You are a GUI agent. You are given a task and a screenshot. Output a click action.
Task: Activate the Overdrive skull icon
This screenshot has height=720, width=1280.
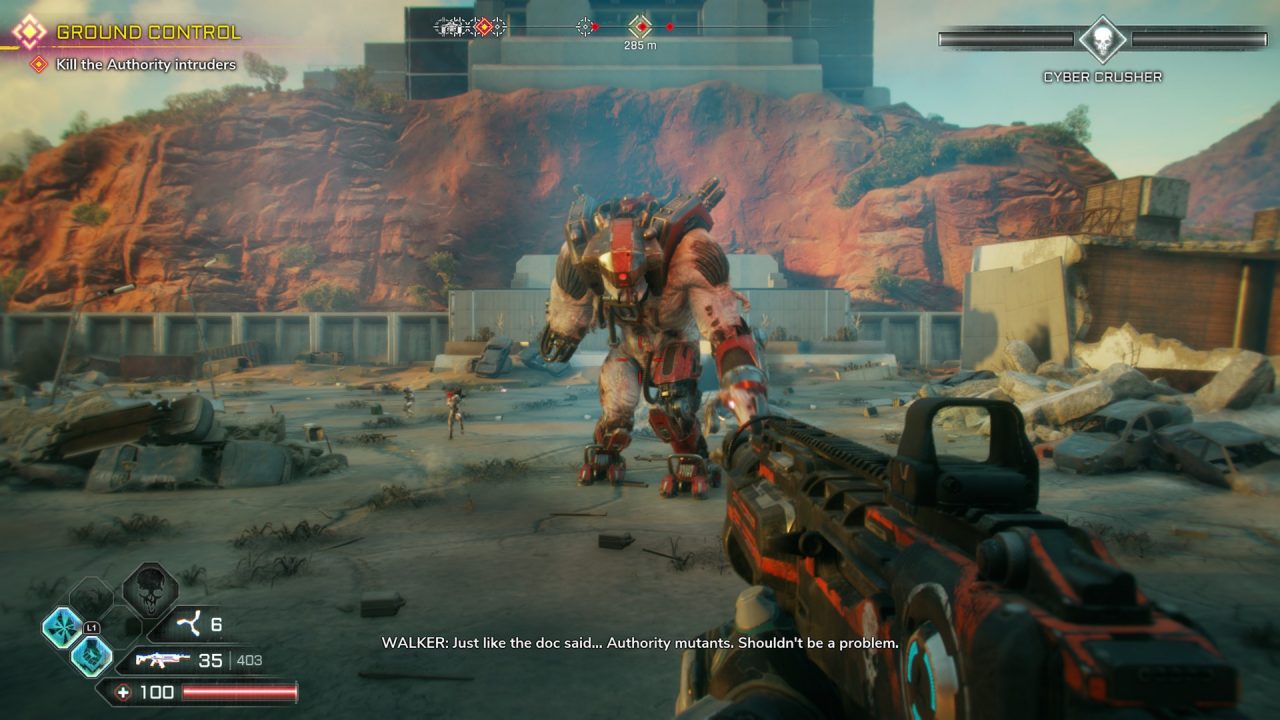[150, 591]
